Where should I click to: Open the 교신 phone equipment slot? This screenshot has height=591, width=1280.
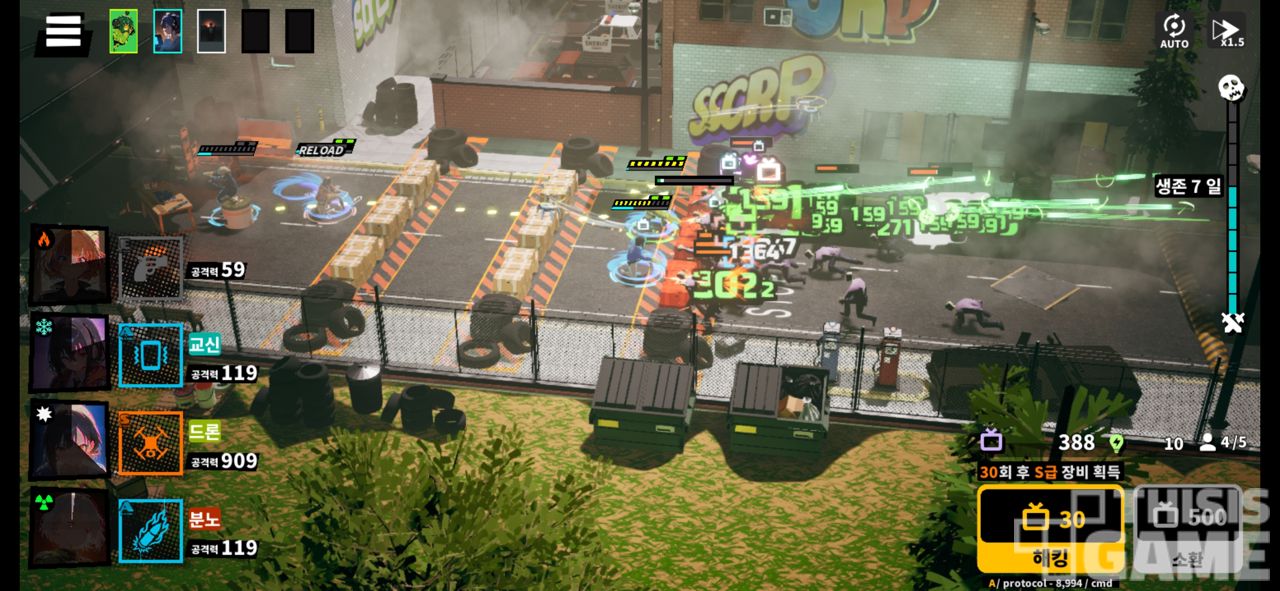coord(151,355)
